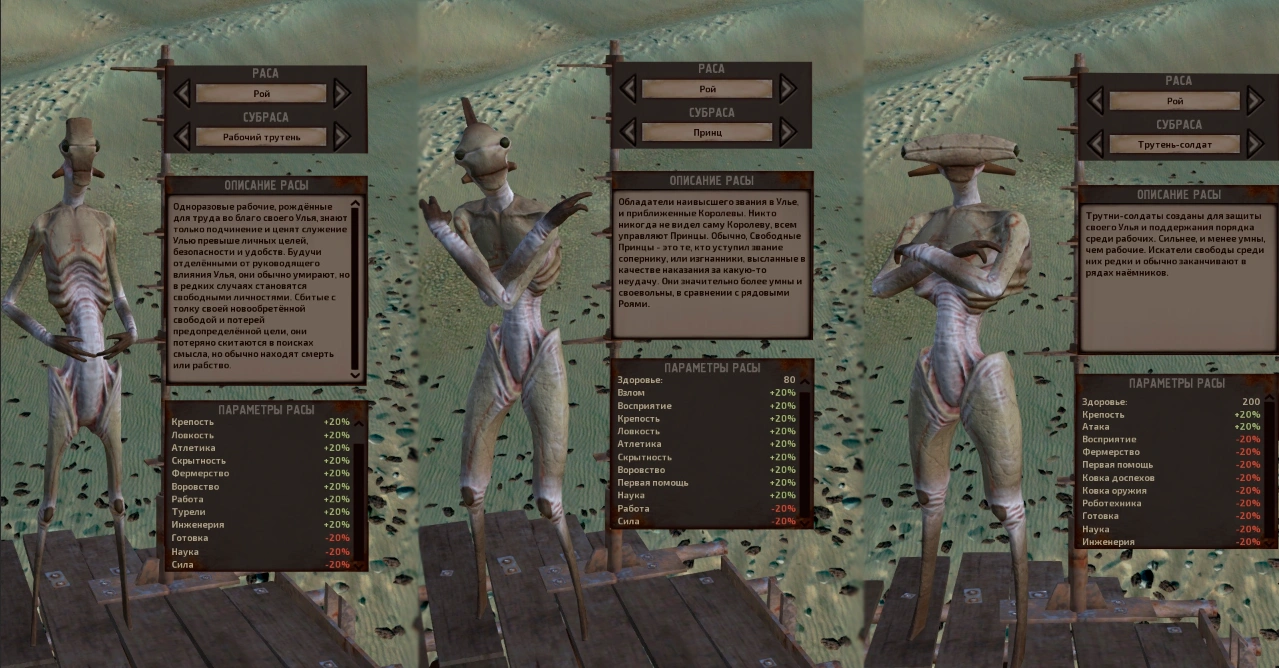Click next subrace arrow beside Рабочий трутень
This screenshot has height=668, width=1279.
click(x=341, y=136)
